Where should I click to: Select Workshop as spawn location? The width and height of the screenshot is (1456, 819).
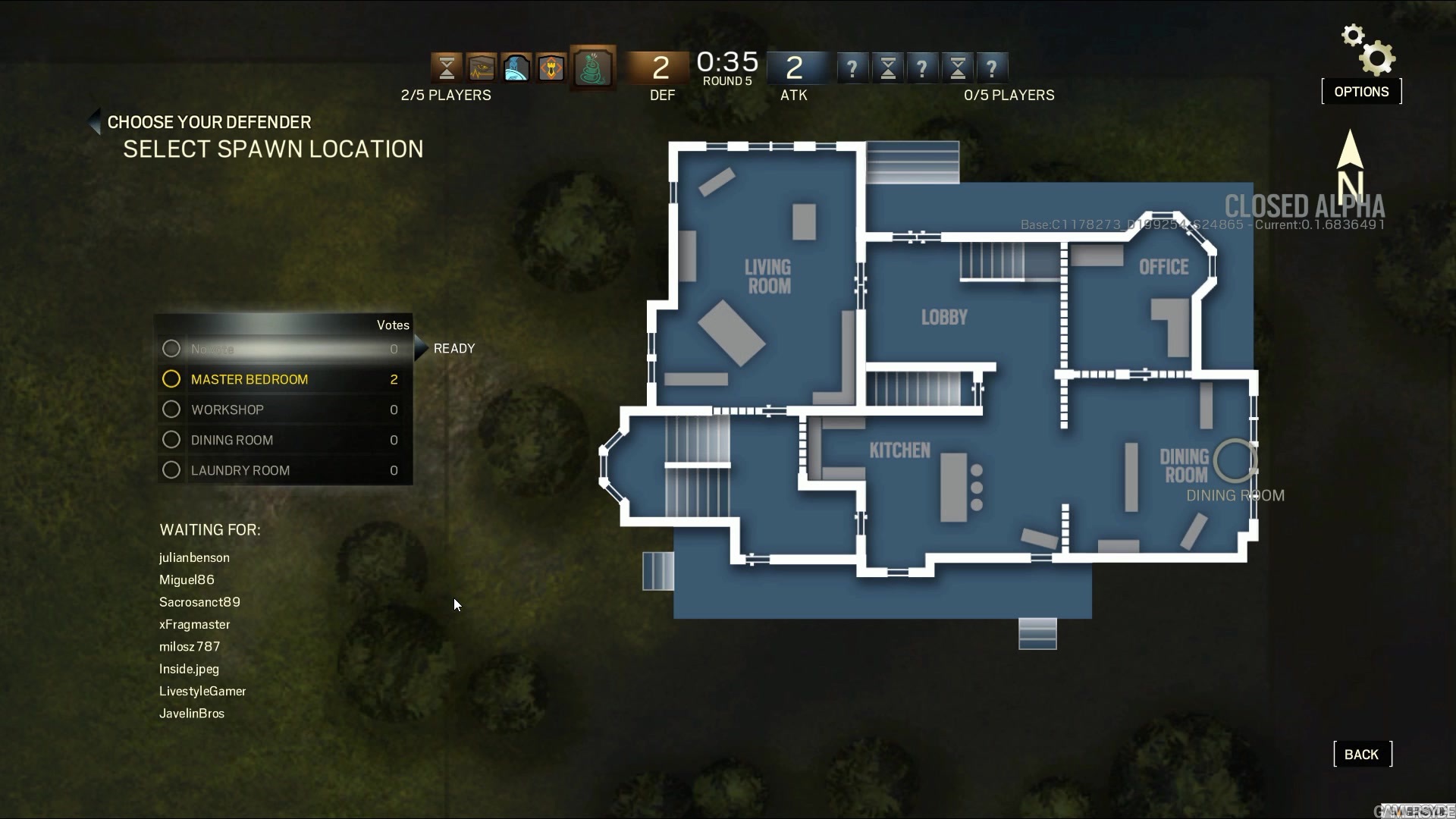(227, 409)
